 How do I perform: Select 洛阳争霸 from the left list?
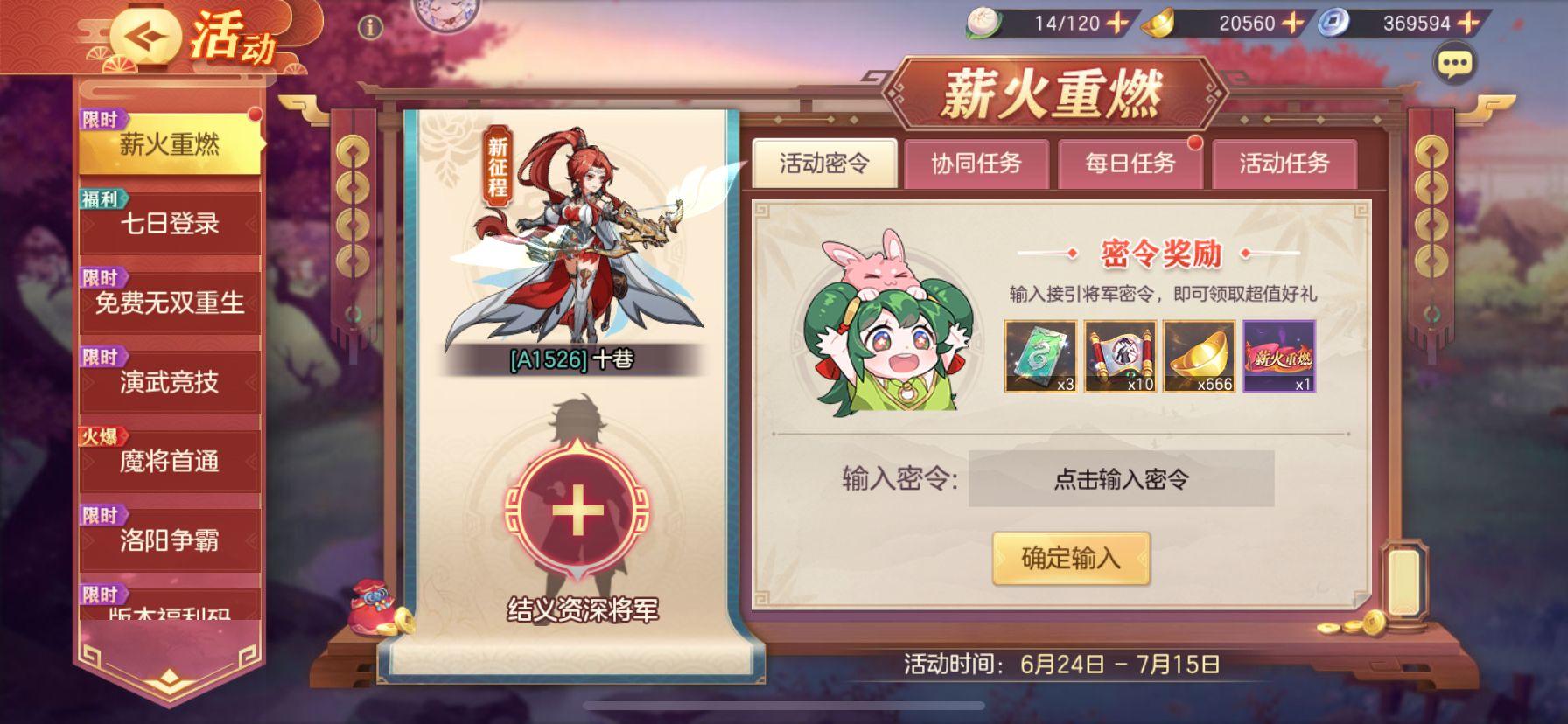pyautogui.click(x=169, y=542)
